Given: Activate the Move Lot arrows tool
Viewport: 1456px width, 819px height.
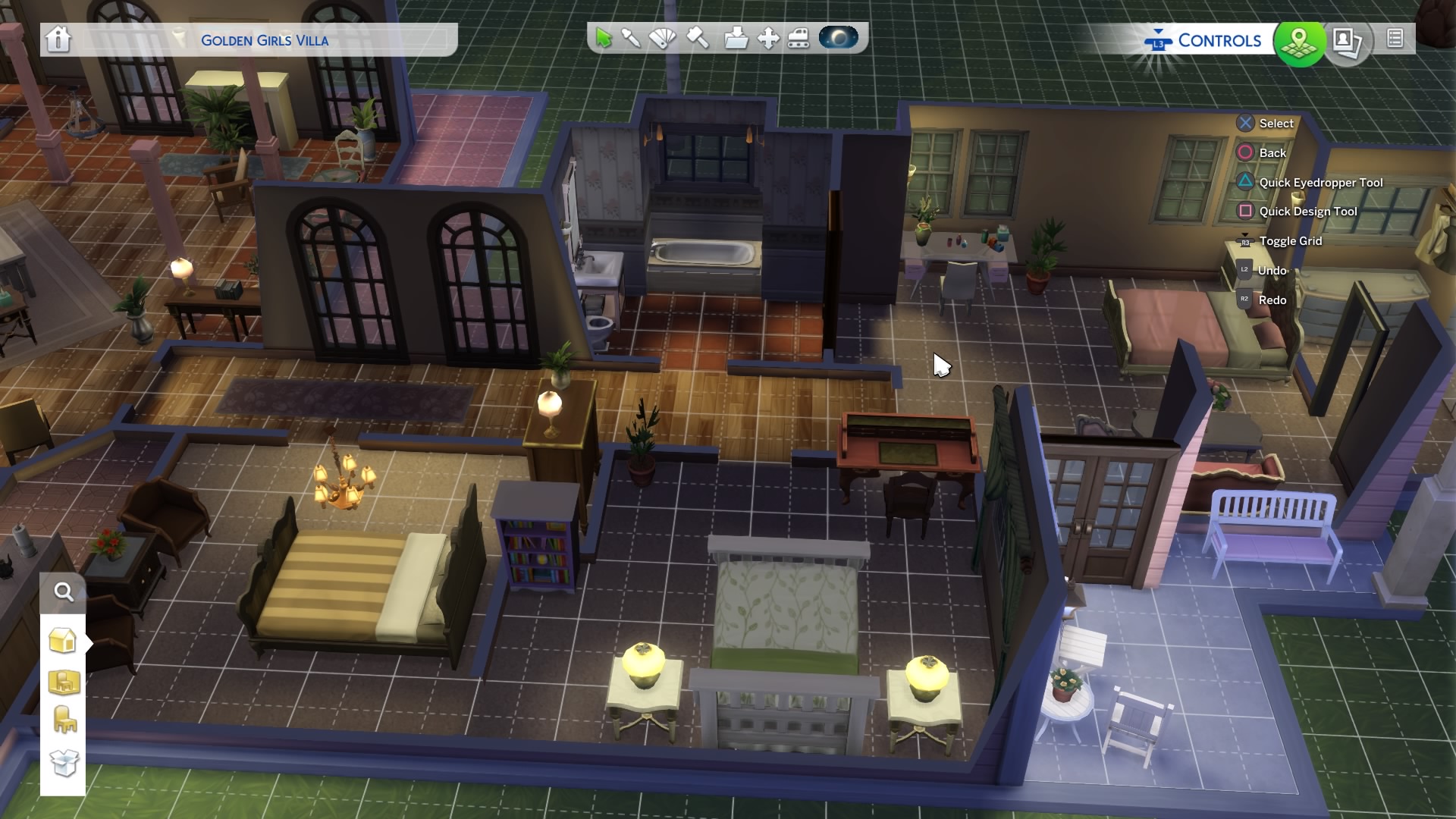Looking at the screenshot, I should point(768,38).
